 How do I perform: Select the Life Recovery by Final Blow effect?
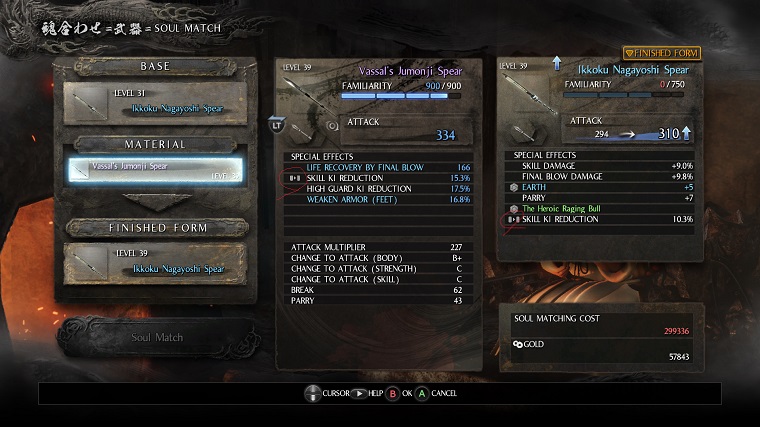click(x=379, y=167)
